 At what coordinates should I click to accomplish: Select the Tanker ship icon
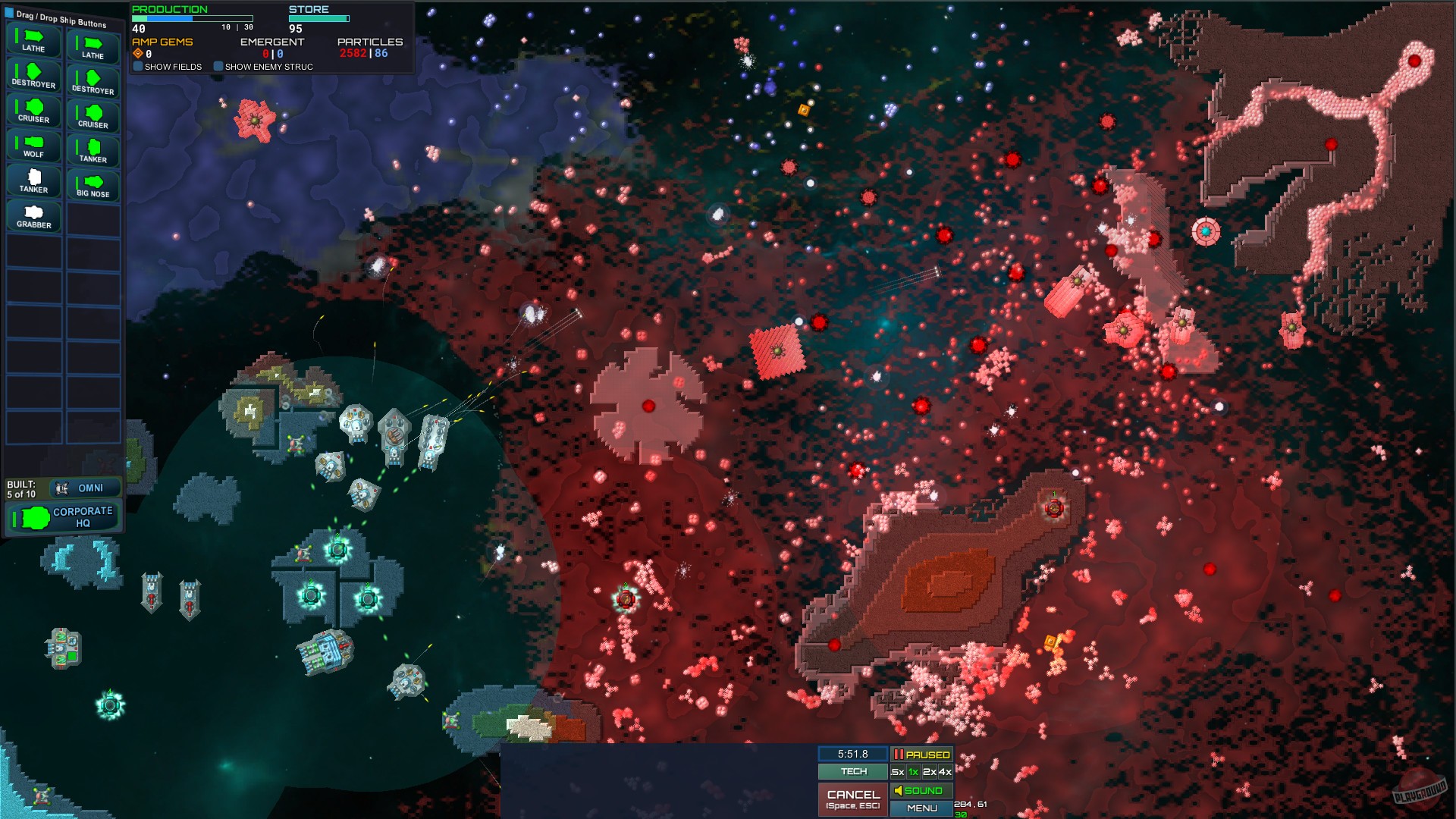[33, 178]
